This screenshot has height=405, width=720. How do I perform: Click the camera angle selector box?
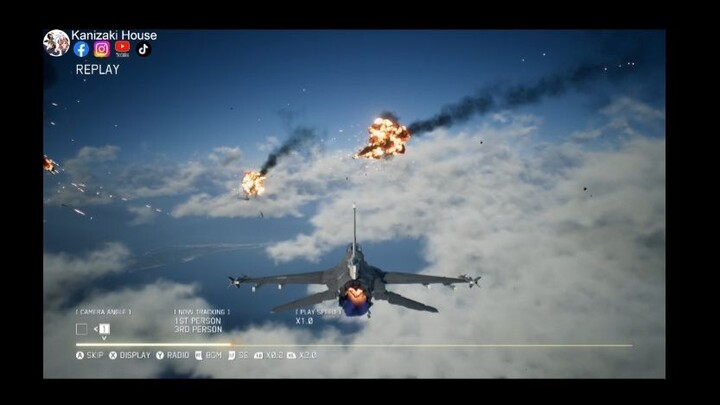(x=82, y=328)
